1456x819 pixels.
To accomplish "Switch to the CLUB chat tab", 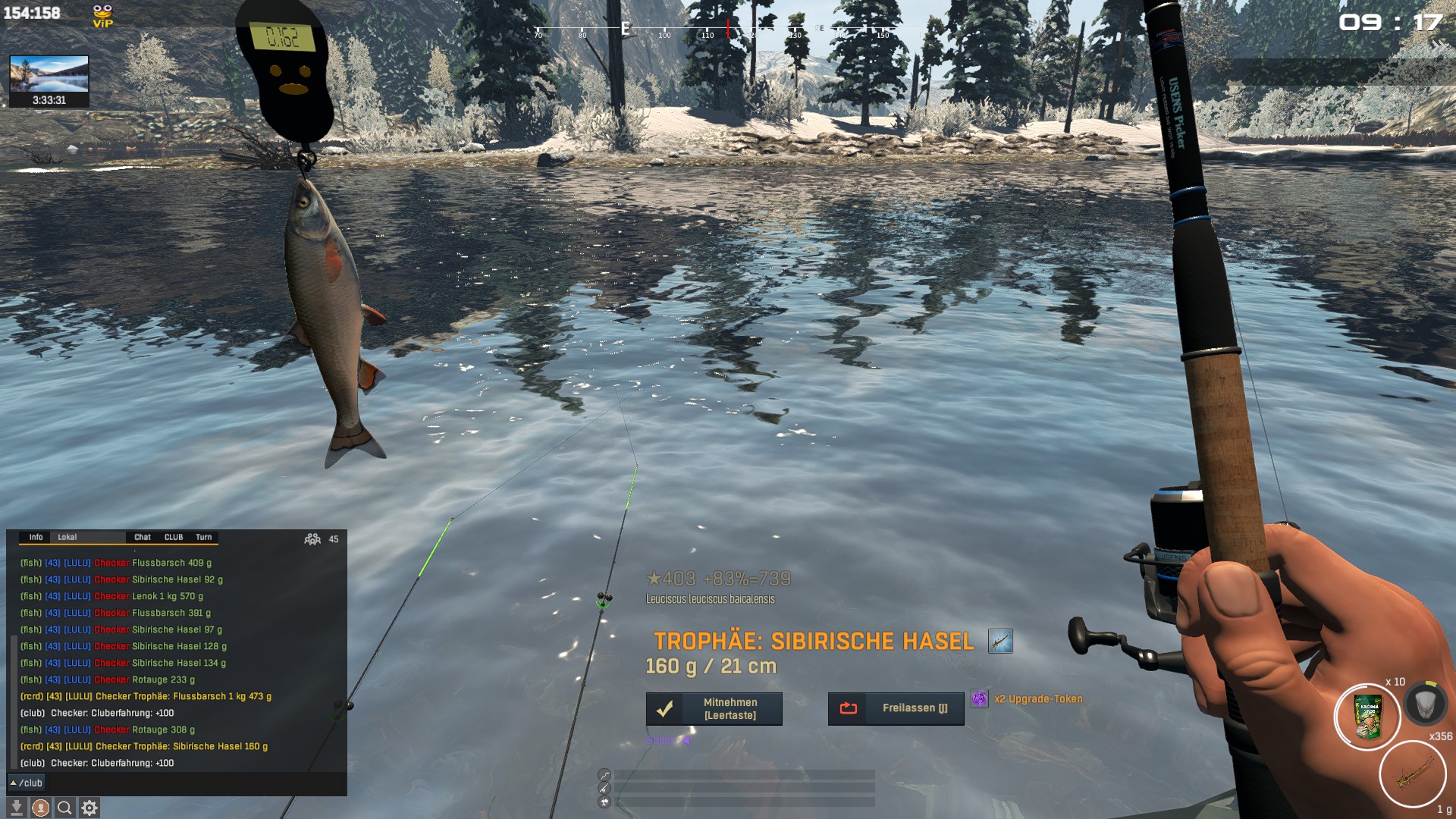I will click(174, 537).
